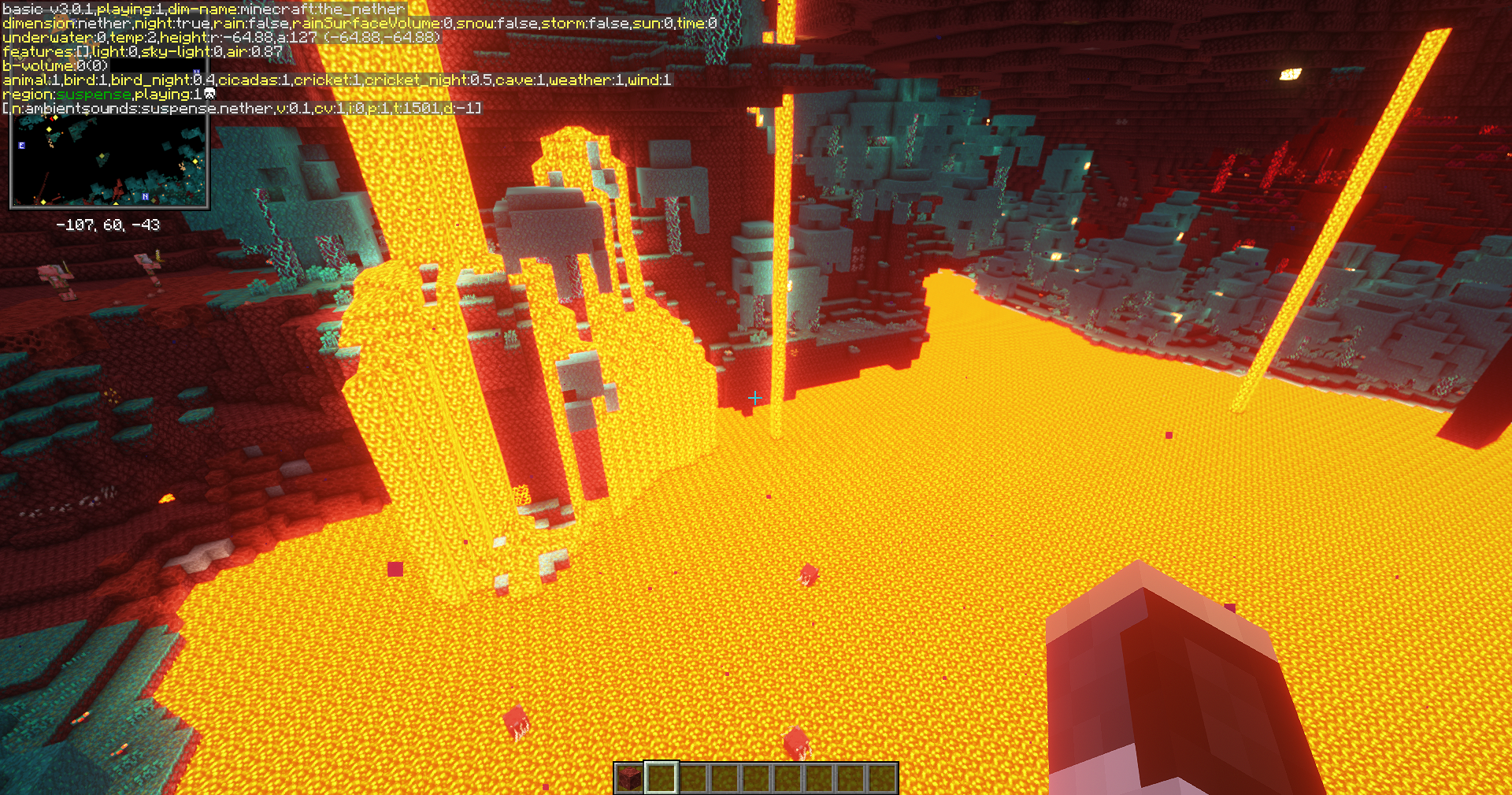This screenshot has height=795, width=1512.
Task: Click the minimap in the corner
Action: pyautogui.click(x=109, y=162)
